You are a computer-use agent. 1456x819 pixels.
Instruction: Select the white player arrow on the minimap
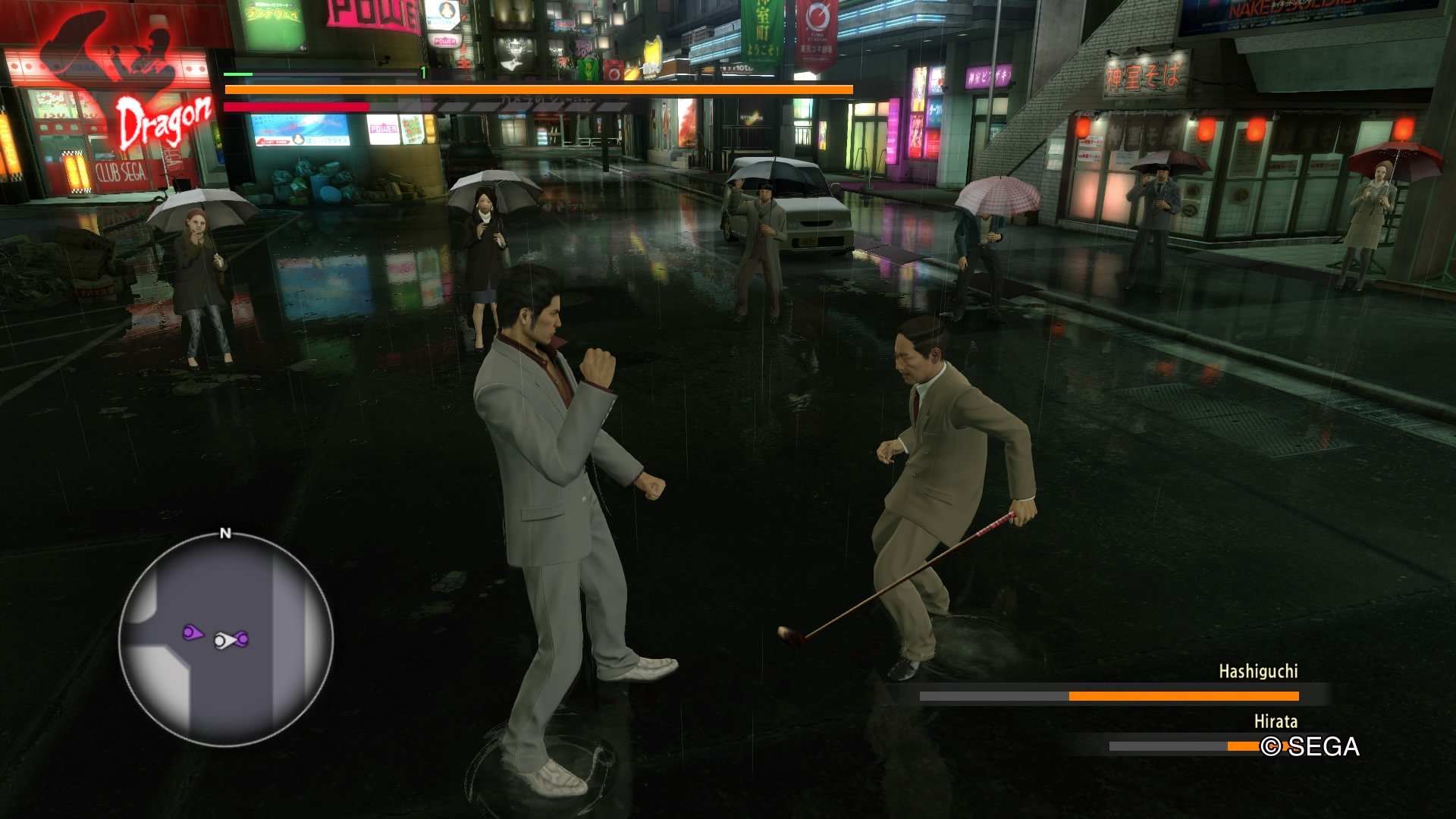222,642
